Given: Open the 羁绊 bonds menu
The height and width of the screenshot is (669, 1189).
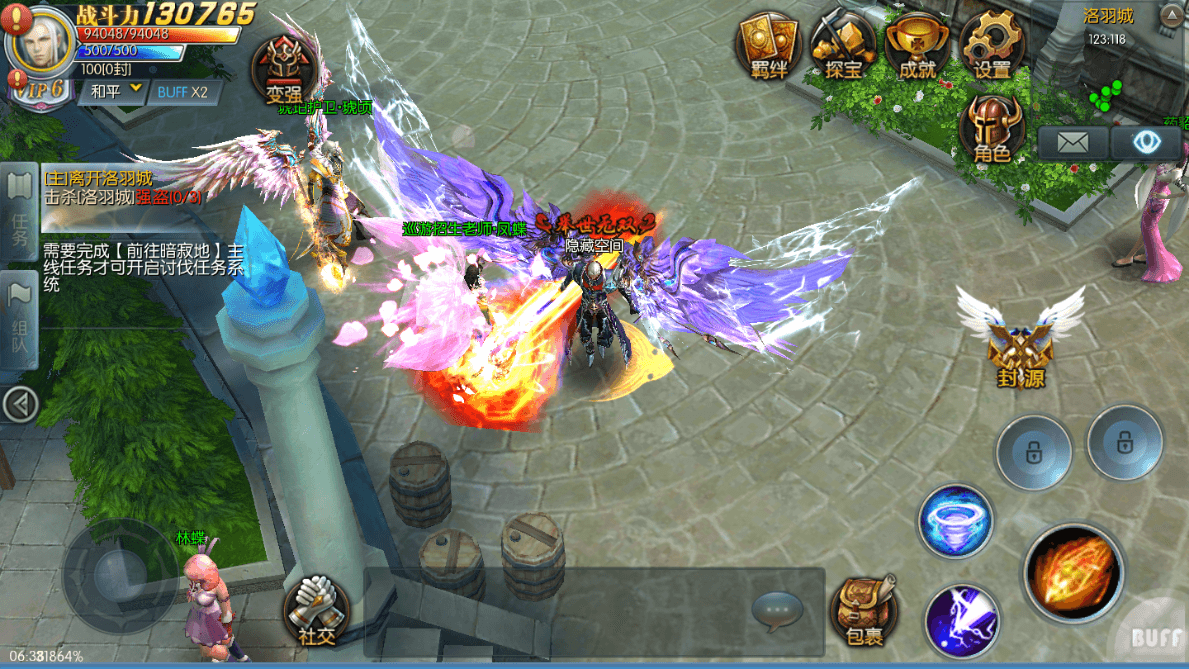Looking at the screenshot, I should point(768,45).
